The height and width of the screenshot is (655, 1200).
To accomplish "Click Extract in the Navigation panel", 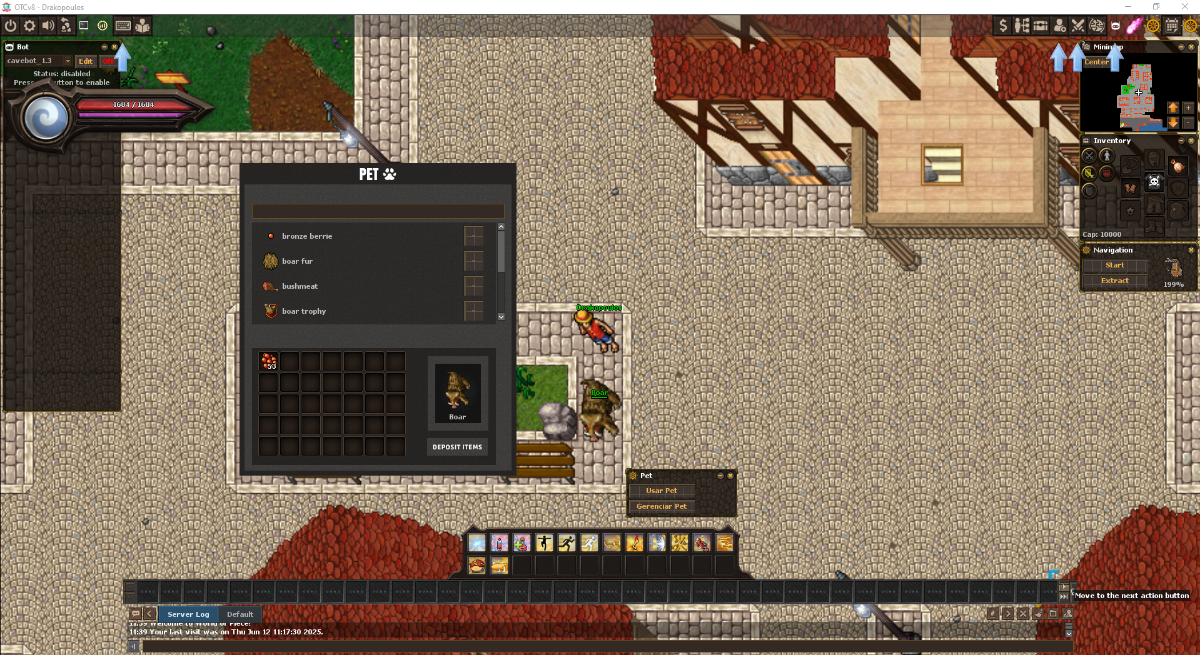I will 1114,281.
